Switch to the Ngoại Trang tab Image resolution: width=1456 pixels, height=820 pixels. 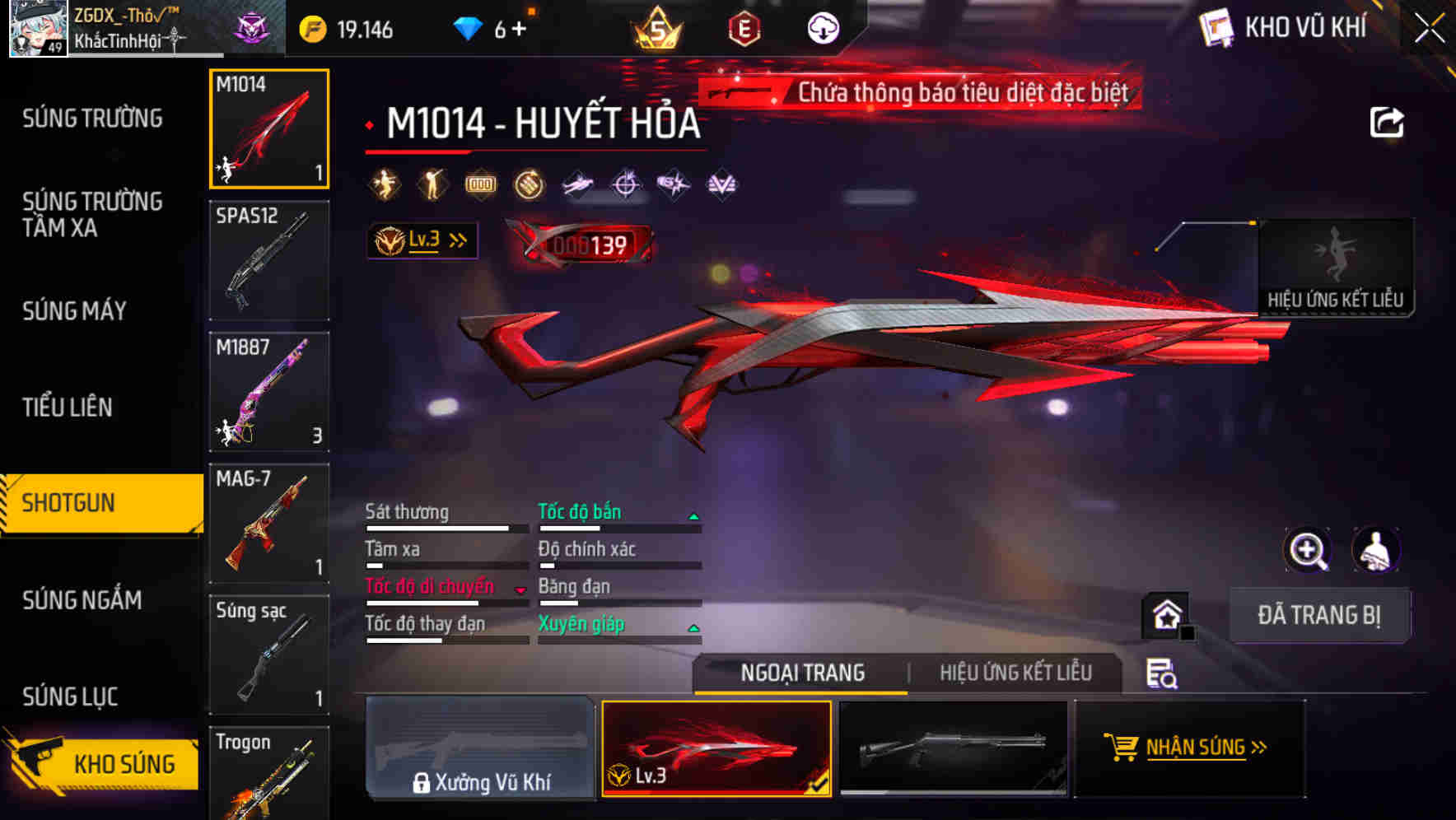coord(800,673)
